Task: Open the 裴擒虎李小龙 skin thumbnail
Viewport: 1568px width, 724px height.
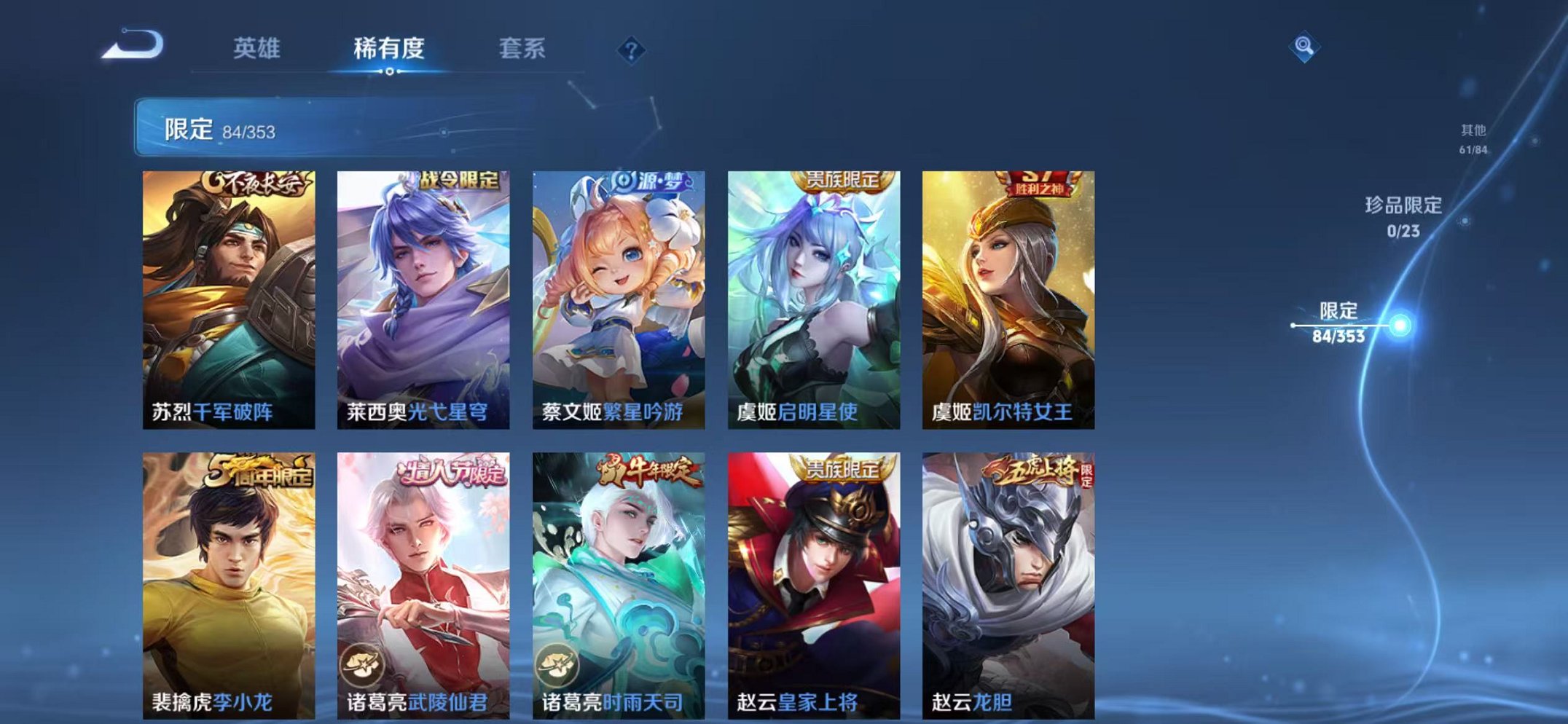Action: pos(226,575)
